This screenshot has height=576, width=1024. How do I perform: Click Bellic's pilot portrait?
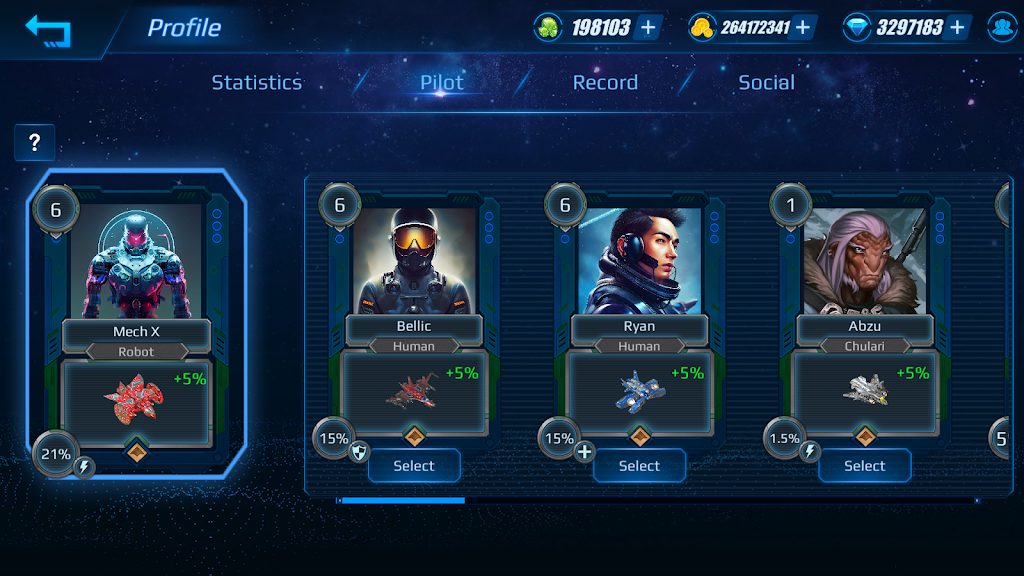414,258
